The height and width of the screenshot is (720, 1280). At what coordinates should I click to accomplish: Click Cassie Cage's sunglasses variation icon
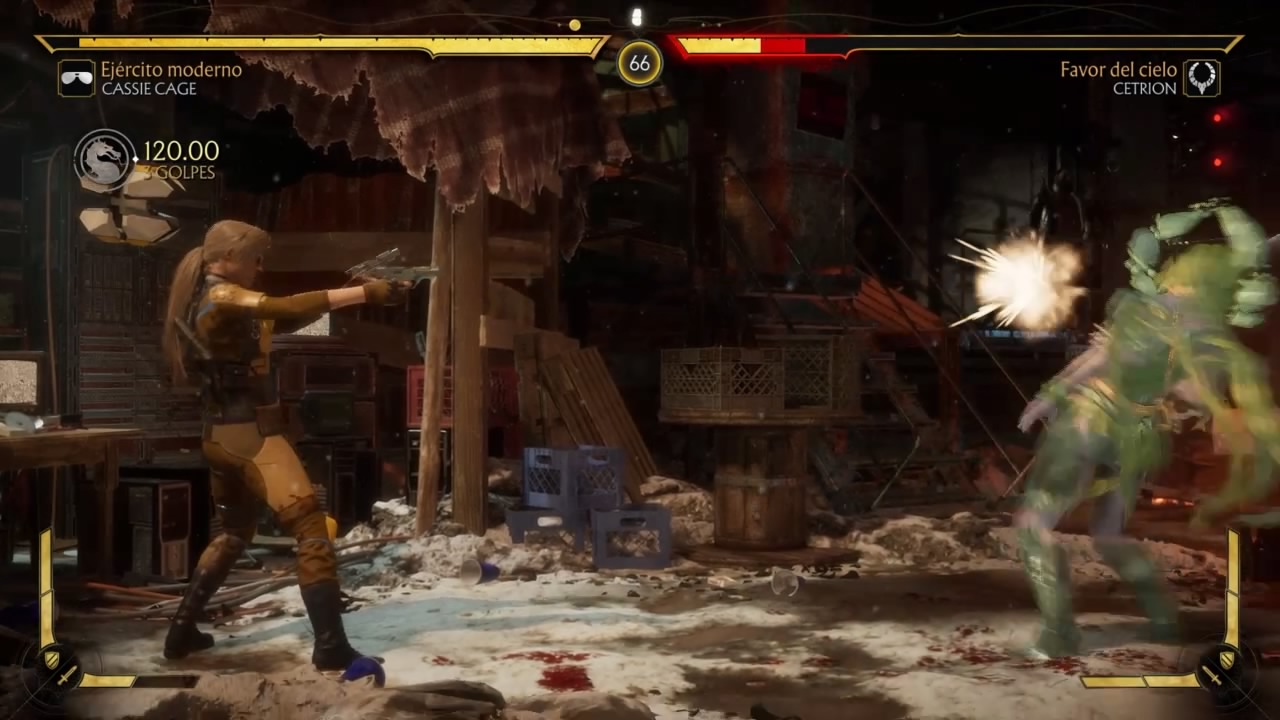[76, 78]
